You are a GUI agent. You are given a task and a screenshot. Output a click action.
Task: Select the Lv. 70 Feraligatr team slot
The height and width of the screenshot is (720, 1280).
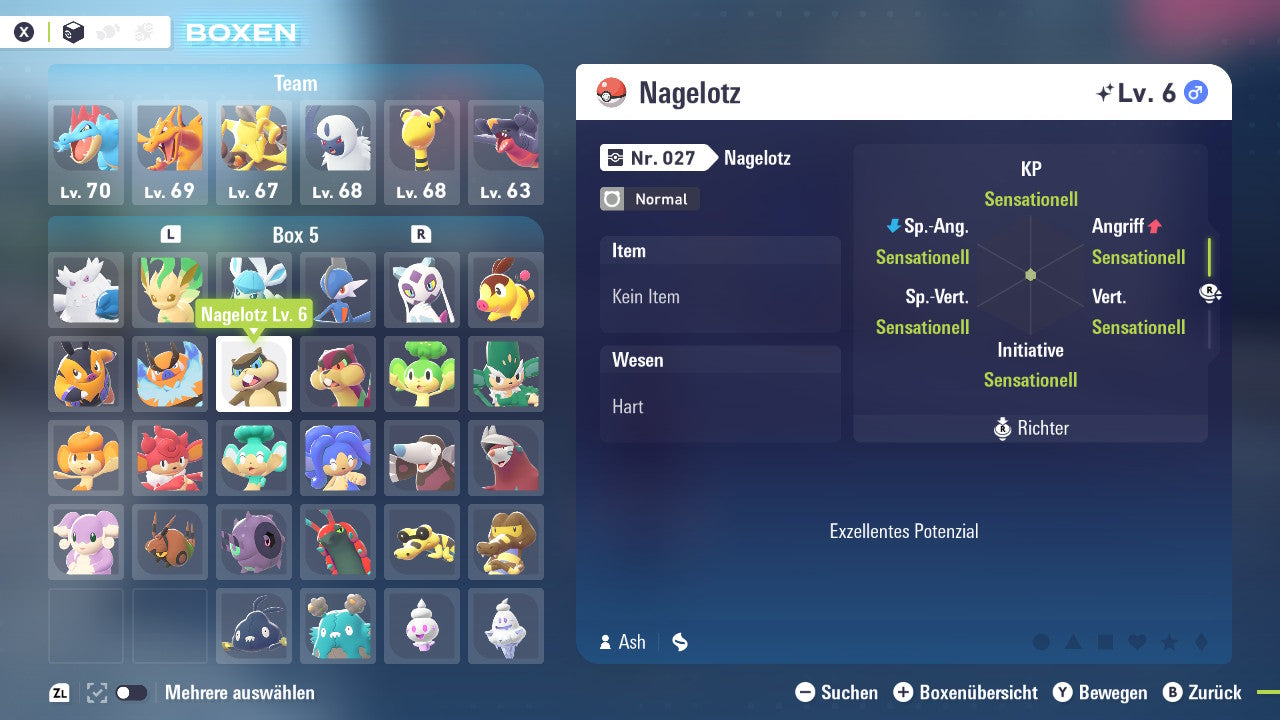[86, 152]
